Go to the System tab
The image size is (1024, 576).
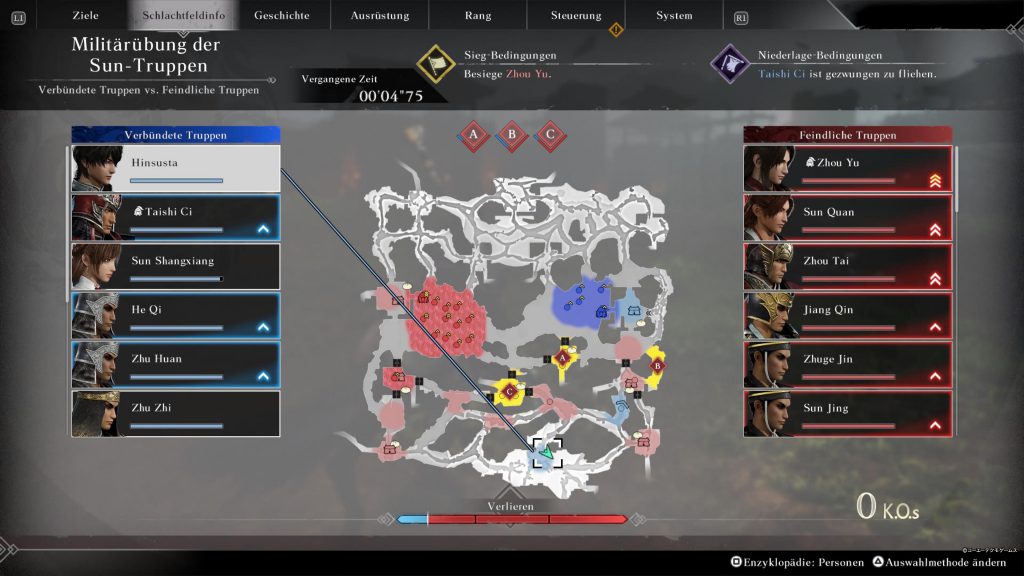pos(674,15)
